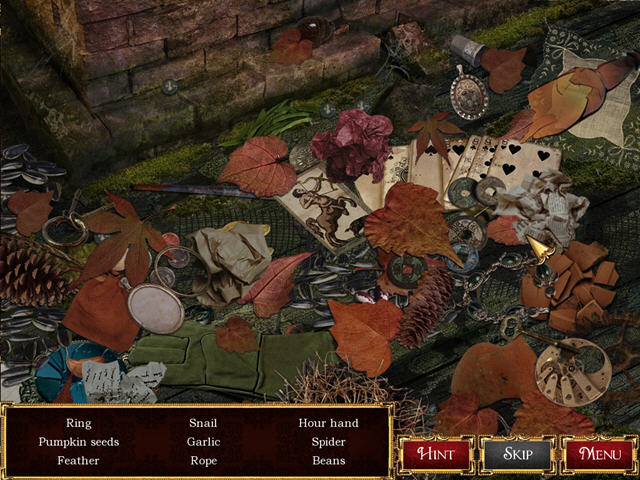Skip the current puzzle scene
The image size is (640, 480).
517,453
